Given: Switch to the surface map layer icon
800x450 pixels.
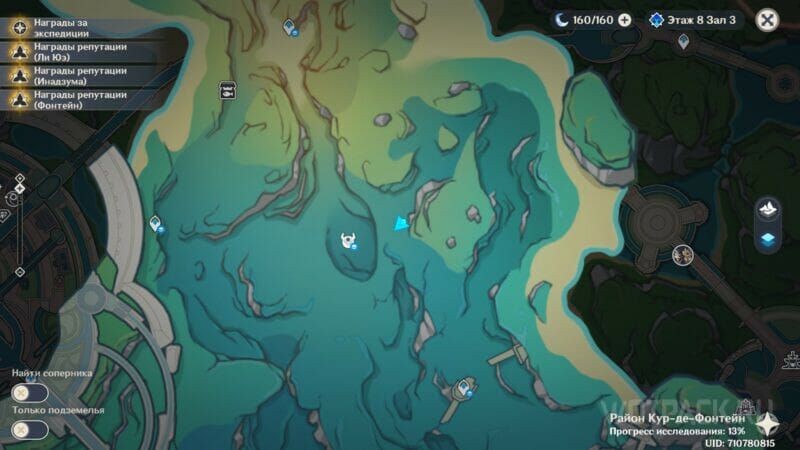Looking at the screenshot, I should 769,209.
